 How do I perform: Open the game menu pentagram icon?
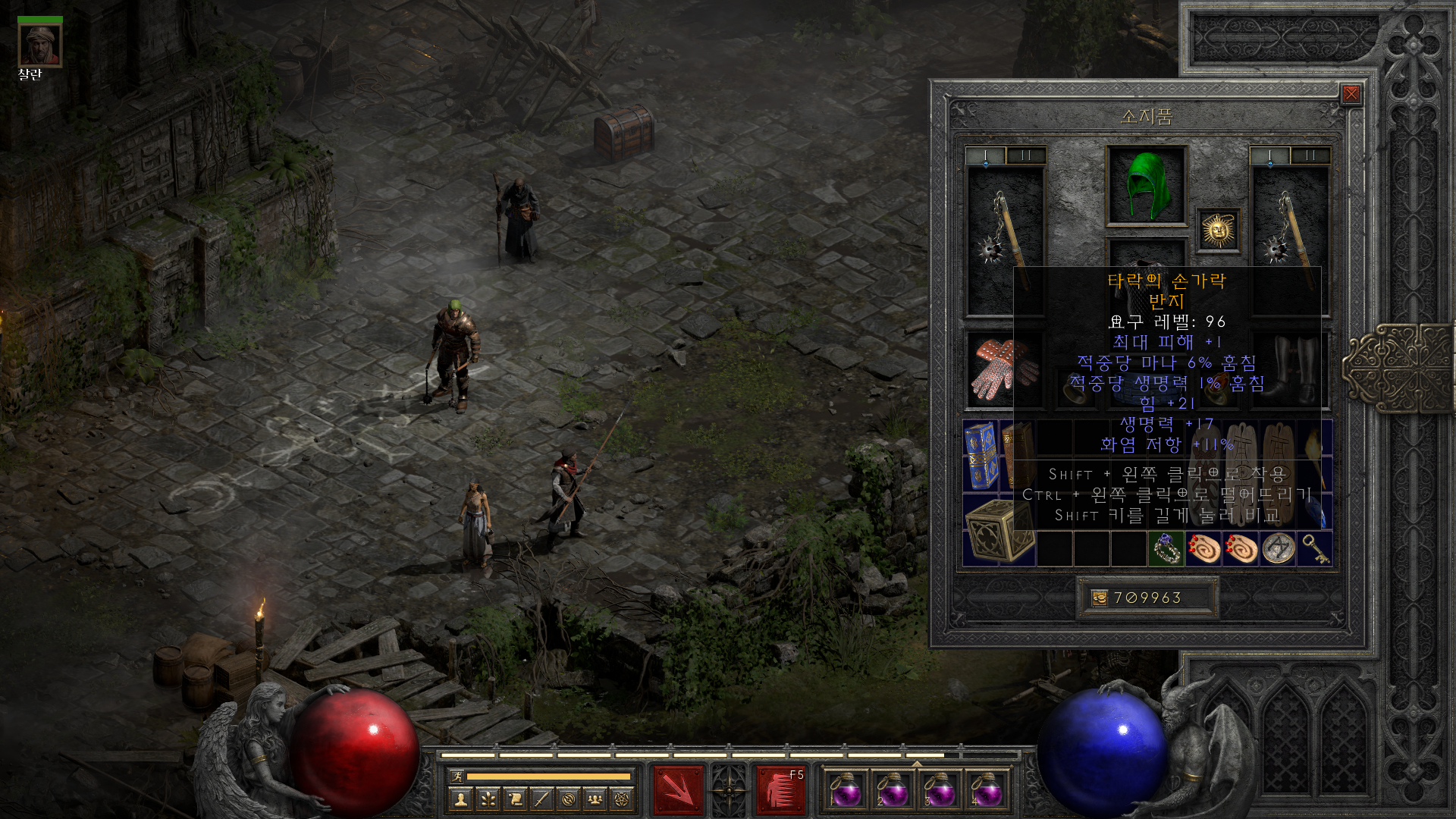tap(622, 799)
